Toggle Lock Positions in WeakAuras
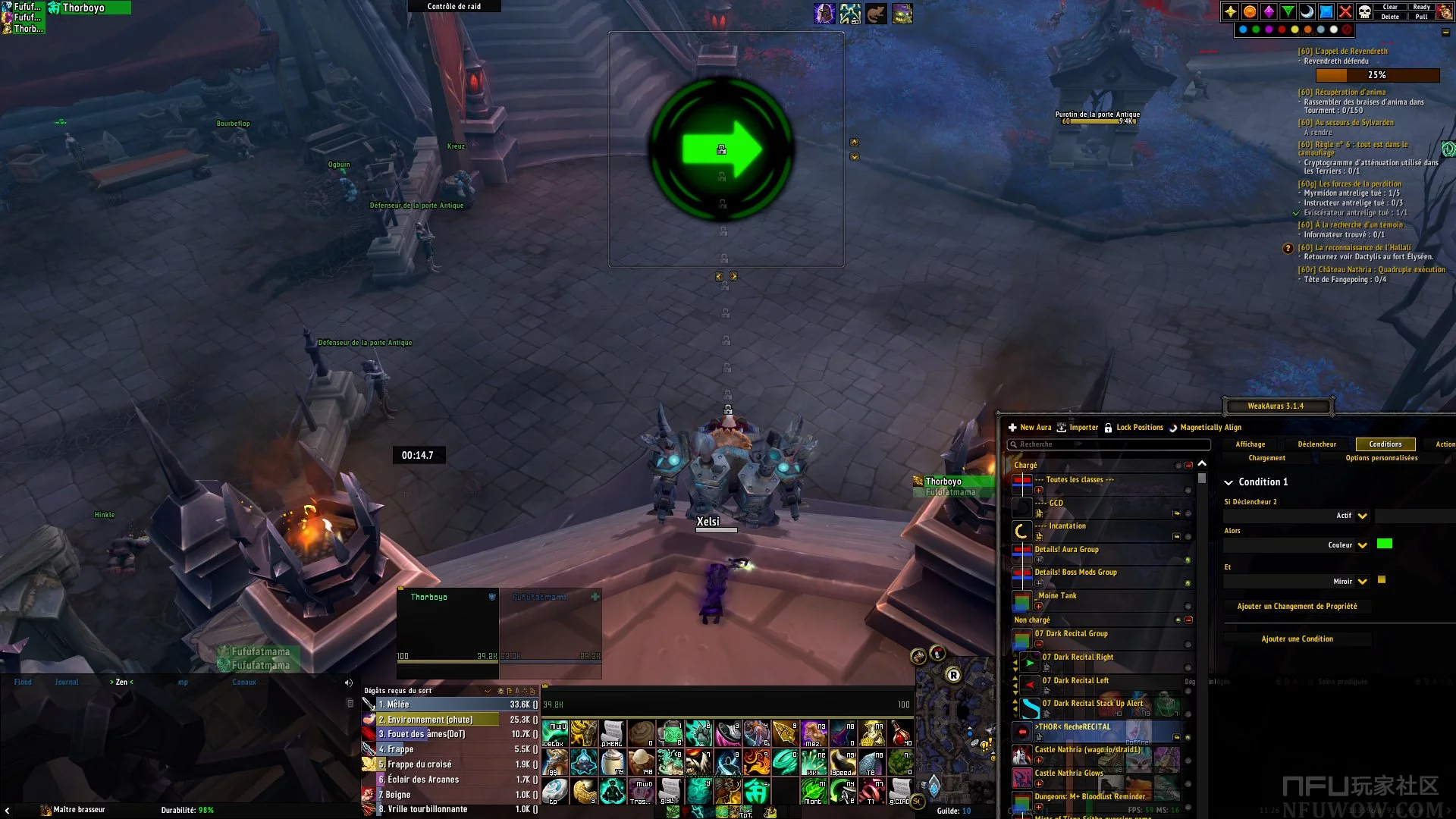The width and height of the screenshot is (1456, 819). [1134, 428]
